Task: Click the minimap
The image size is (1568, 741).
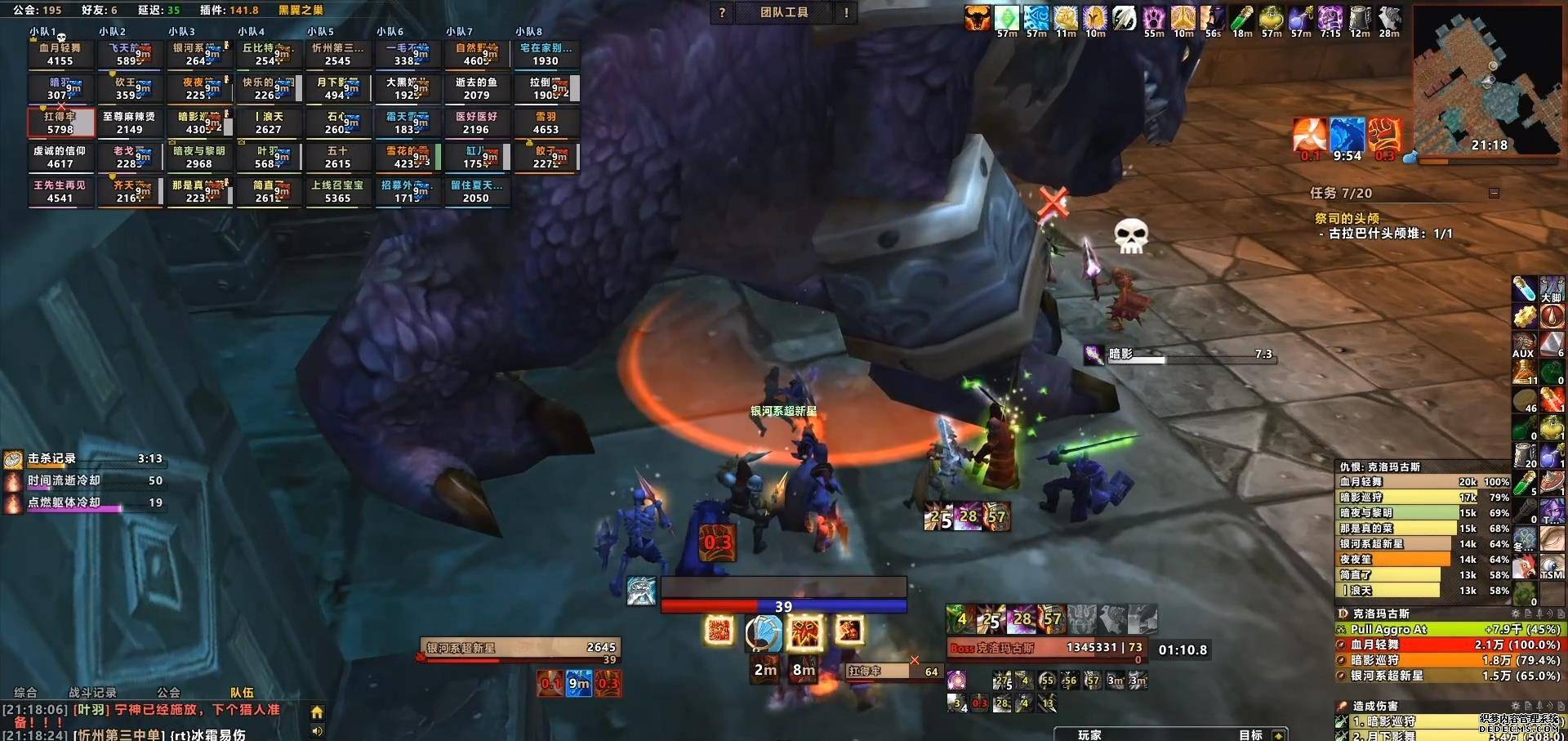Action: pyautogui.click(x=1486, y=78)
